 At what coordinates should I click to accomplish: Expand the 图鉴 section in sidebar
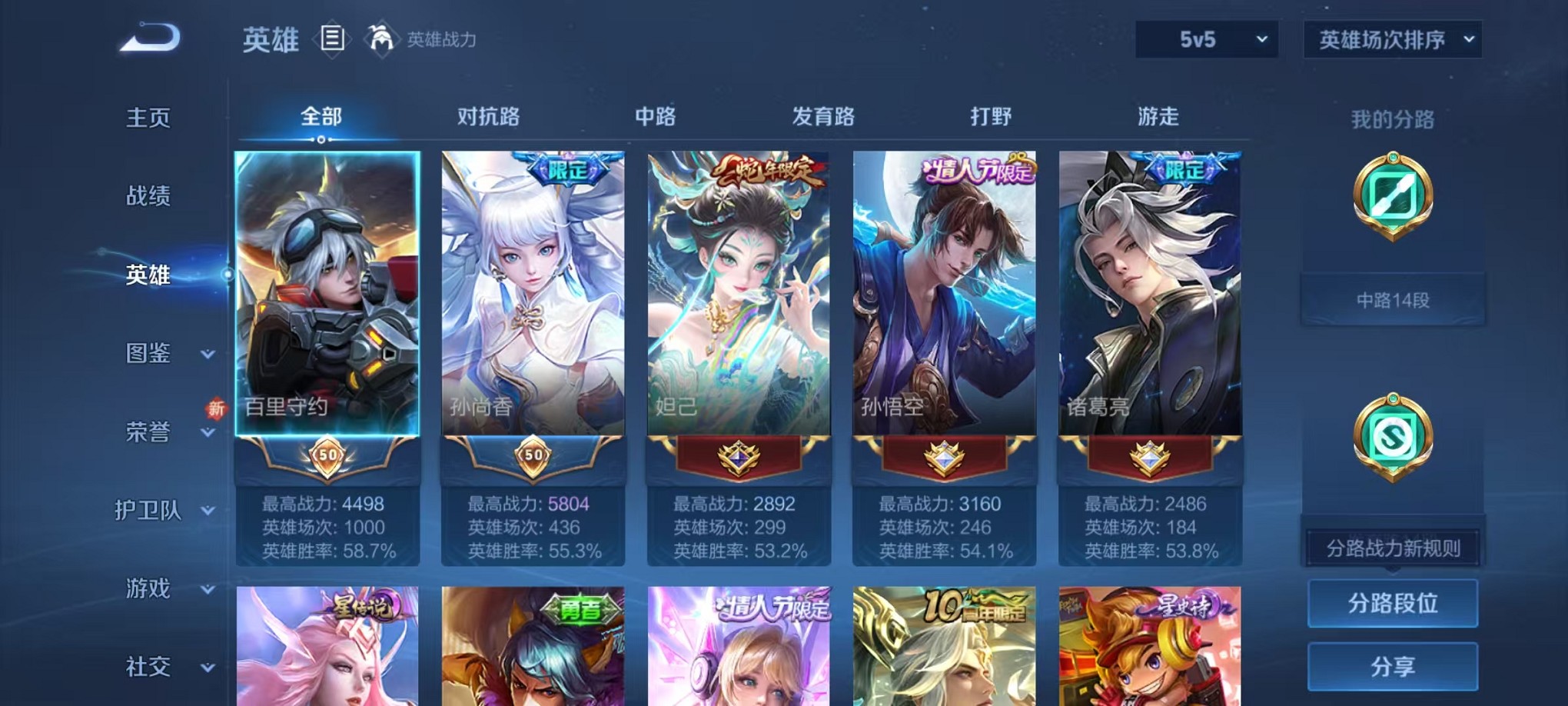click(151, 355)
